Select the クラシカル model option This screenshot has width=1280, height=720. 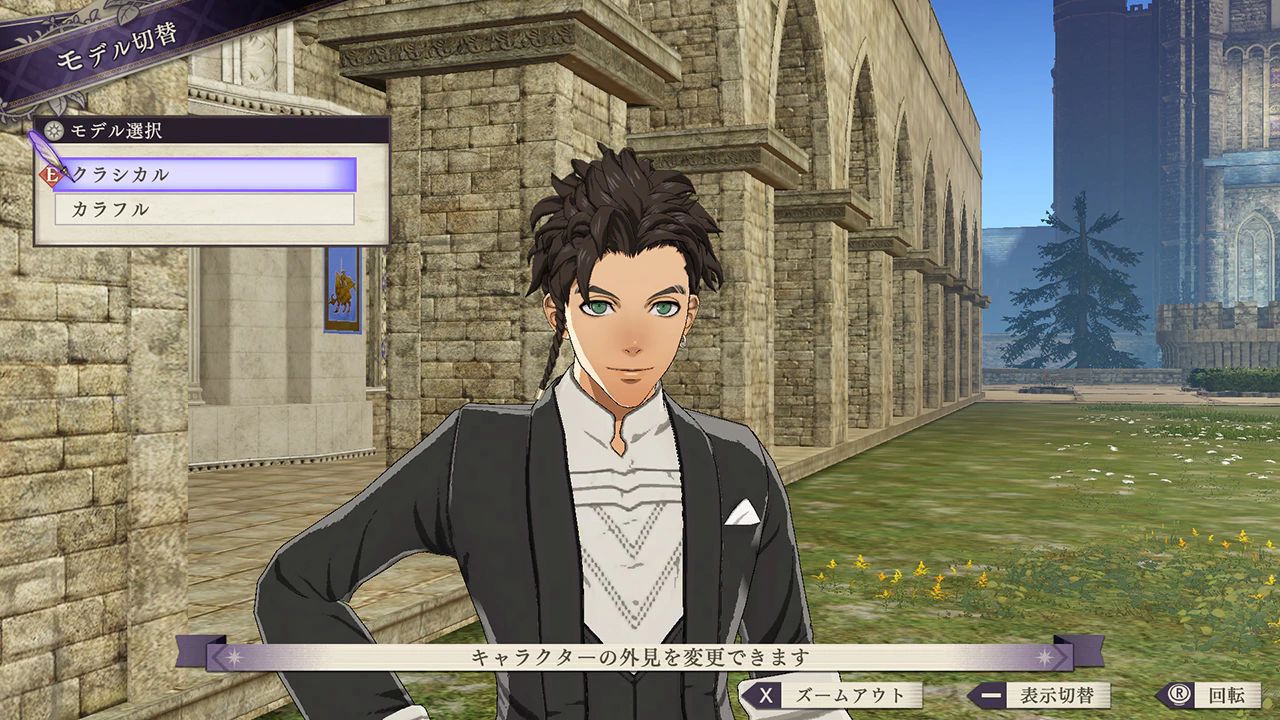pos(205,175)
